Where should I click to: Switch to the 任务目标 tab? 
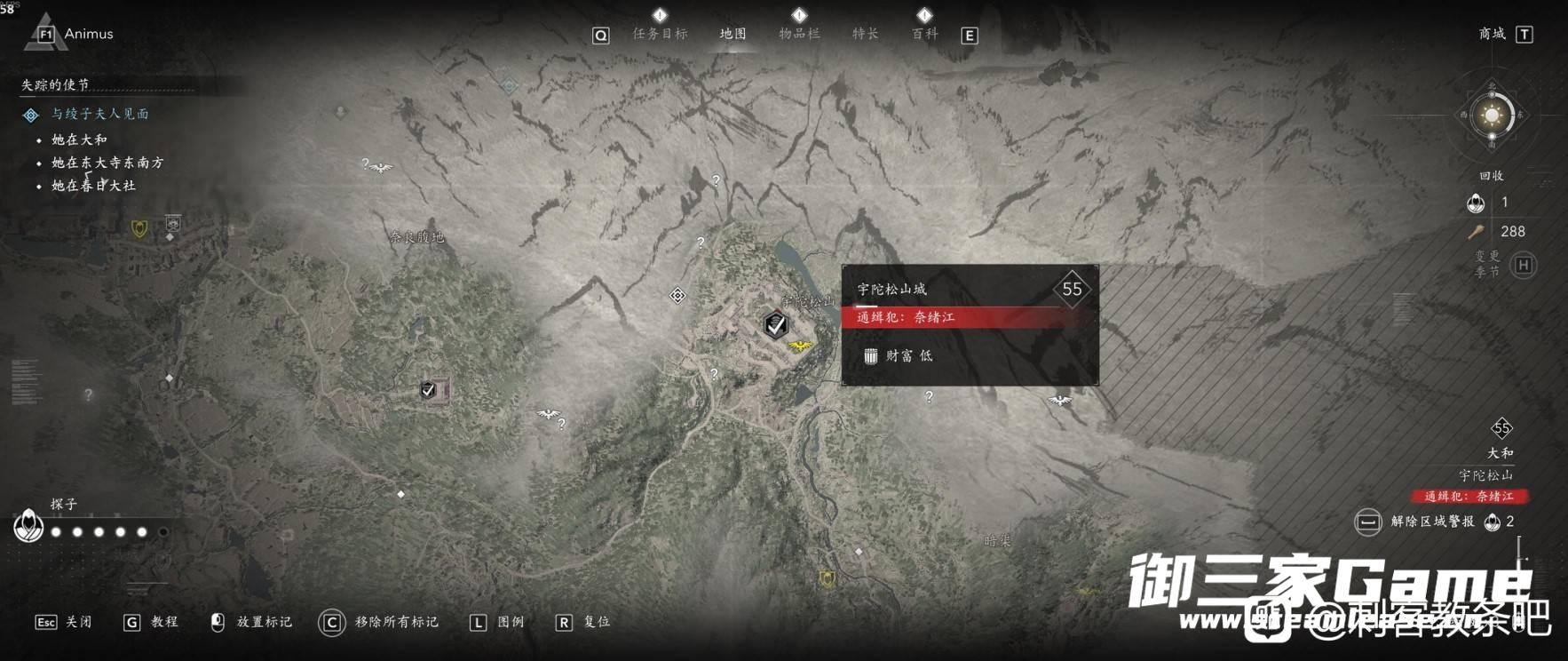(x=660, y=34)
